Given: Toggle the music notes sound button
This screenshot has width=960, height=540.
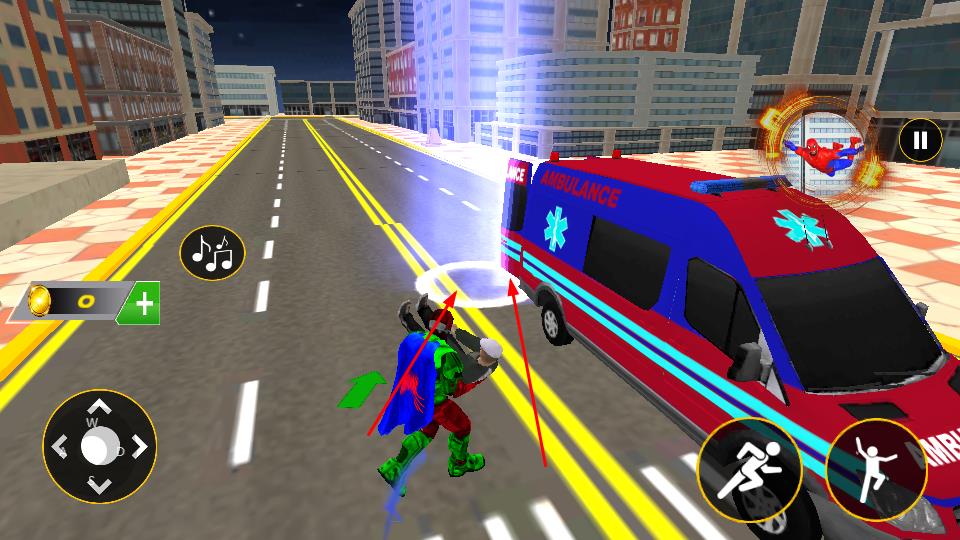Looking at the screenshot, I should point(212,253).
